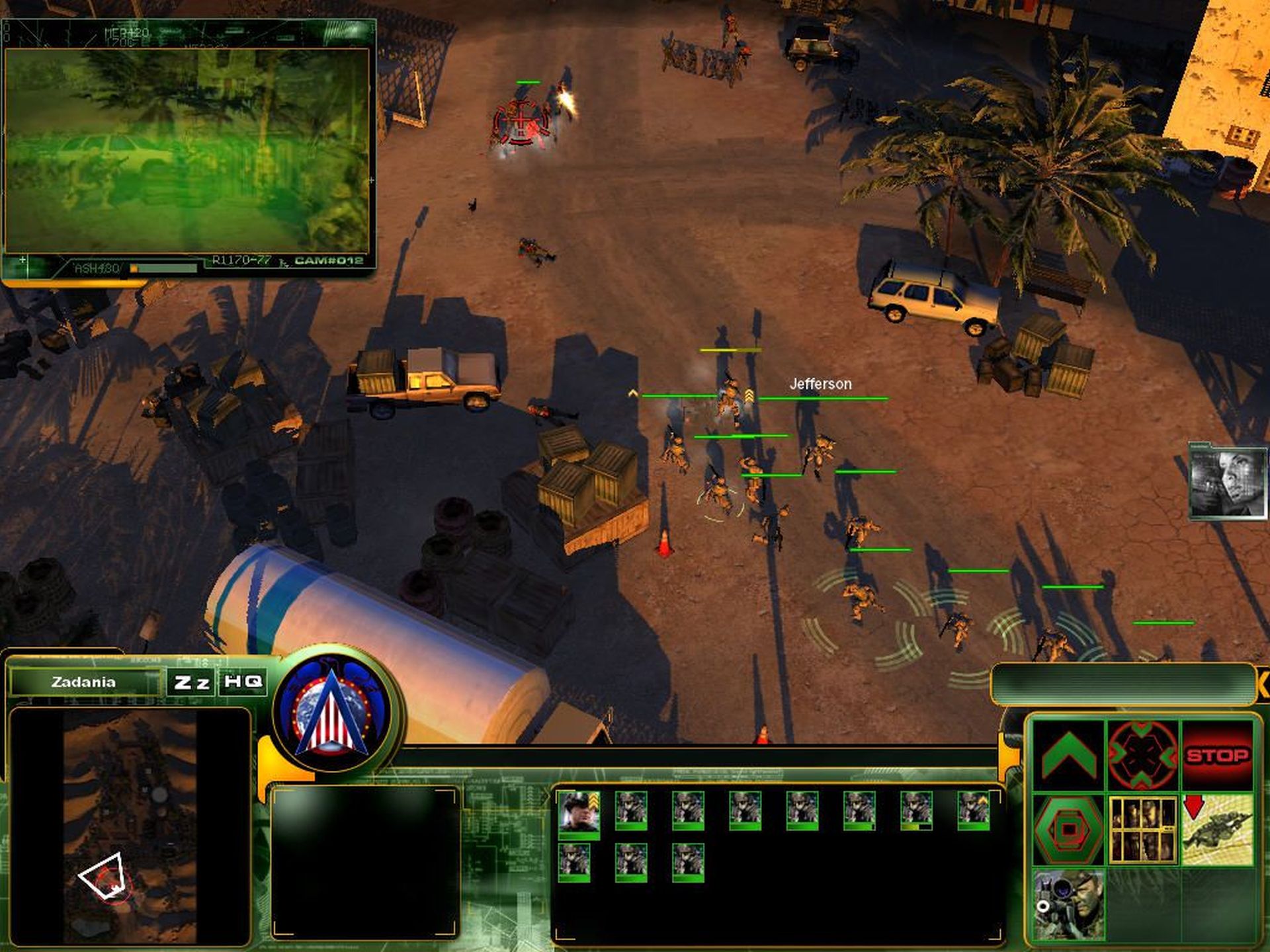This screenshot has height=952, width=1270.
Task: Order the prone soldier stance command
Action: coord(1217,830)
